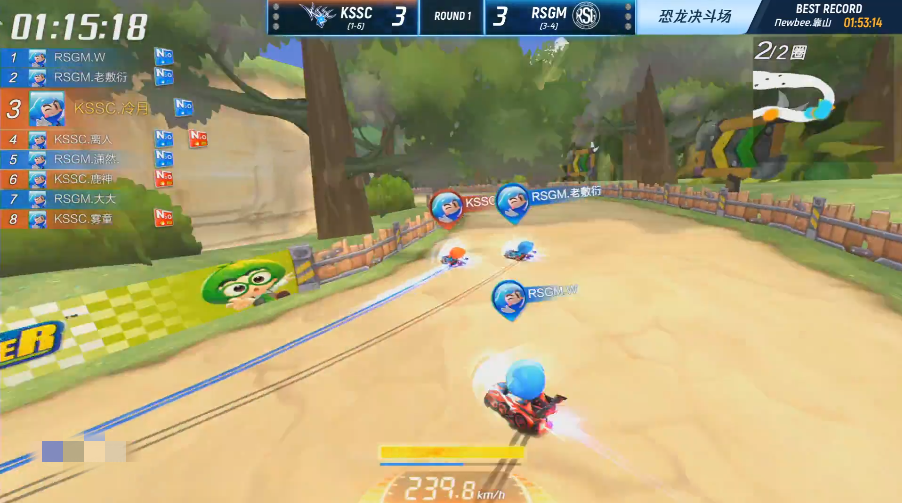Select KSSC.鹿神 in the ranking list
This screenshot has width=902, height=503.
coord(85,179)
